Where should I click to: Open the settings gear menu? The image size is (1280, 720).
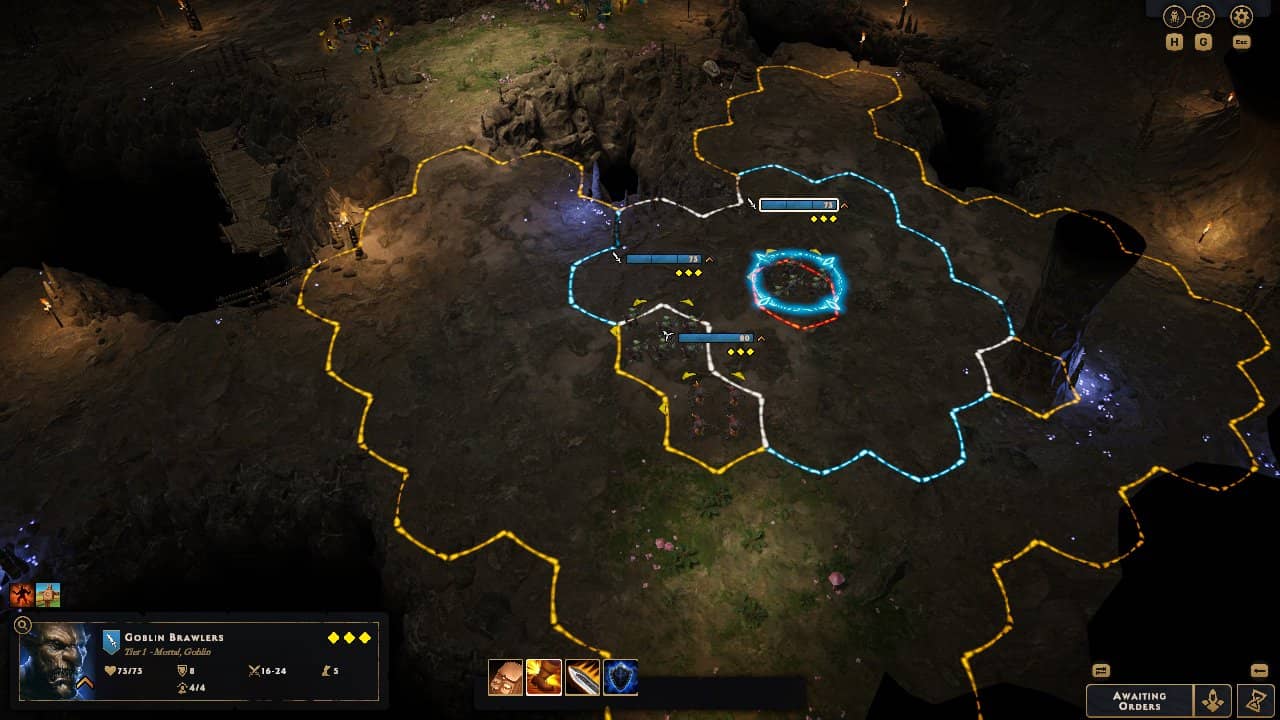coord(1241,17)
